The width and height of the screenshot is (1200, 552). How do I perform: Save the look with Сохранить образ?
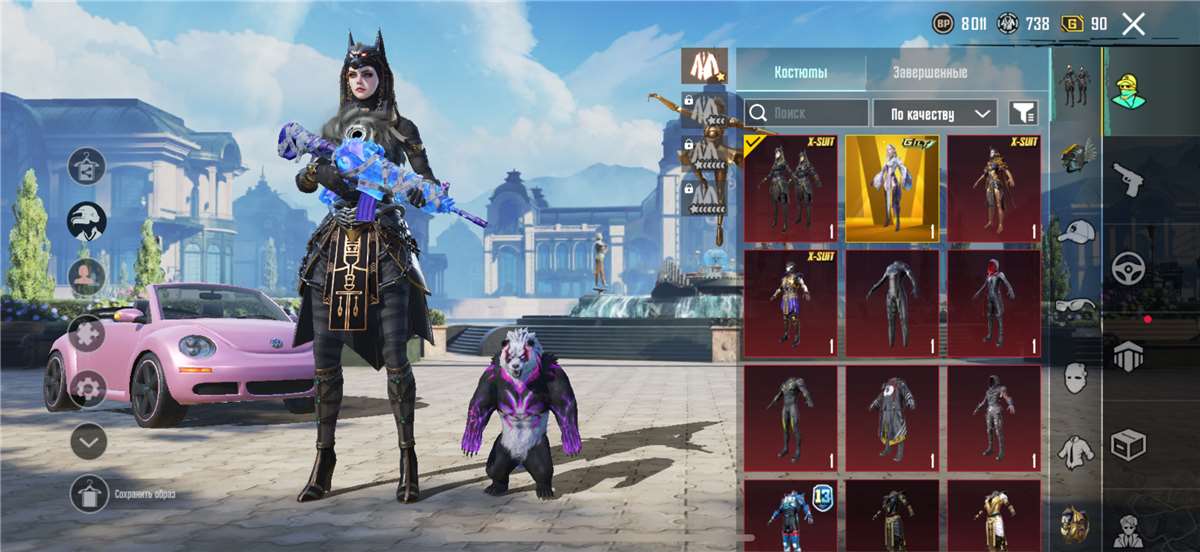point(89,494)
